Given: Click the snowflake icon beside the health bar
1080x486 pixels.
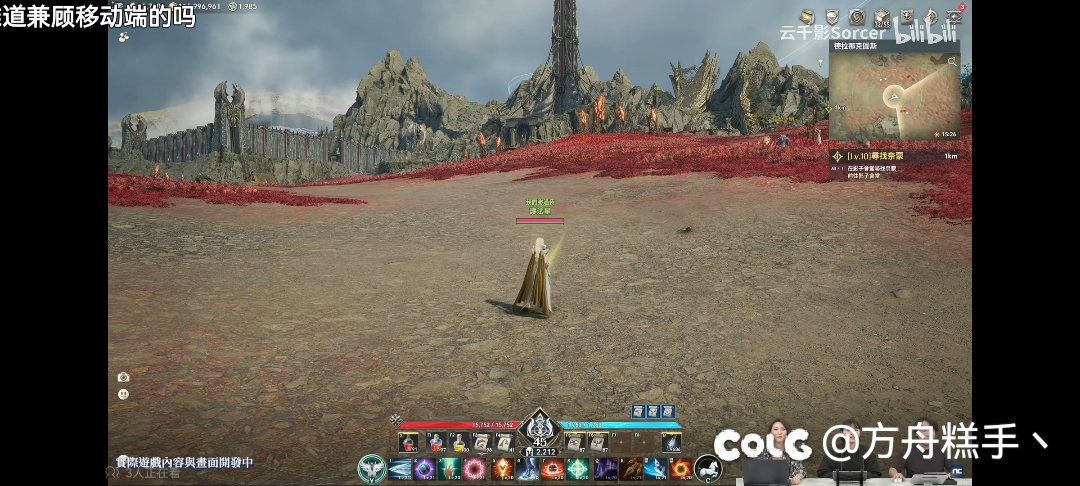Looking at the screenshot, I should pyautogui.click(x=396, y=420).
